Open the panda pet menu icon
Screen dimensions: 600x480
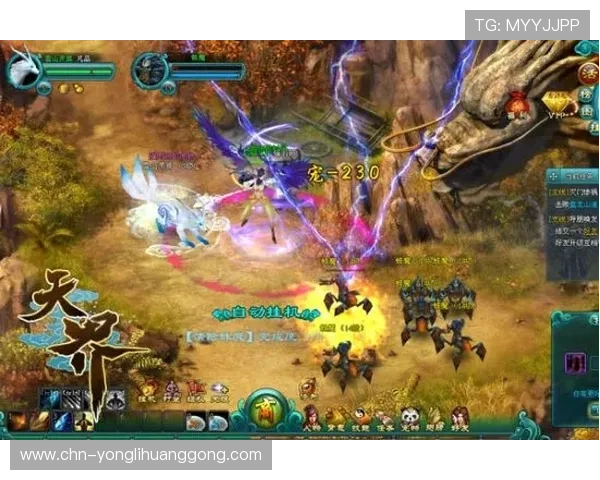click(x=412, y=416)
